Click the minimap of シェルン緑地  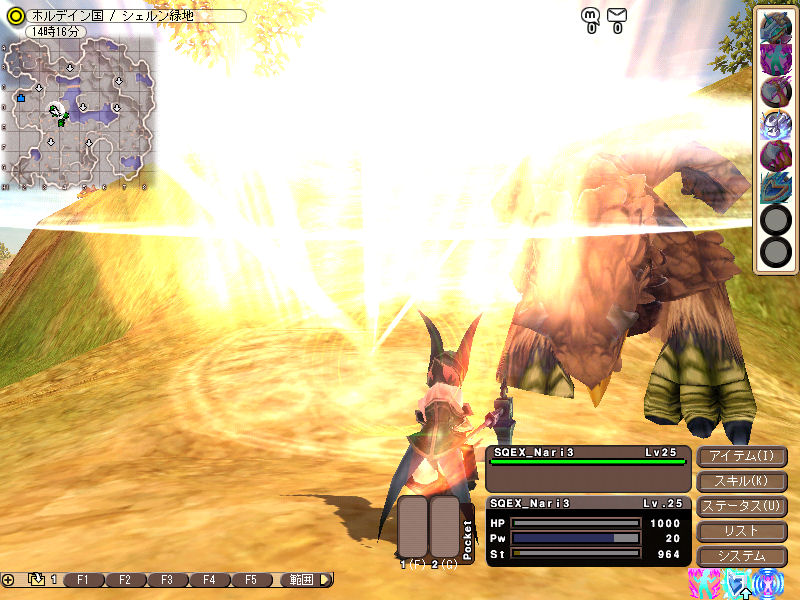tap(80, 110)
